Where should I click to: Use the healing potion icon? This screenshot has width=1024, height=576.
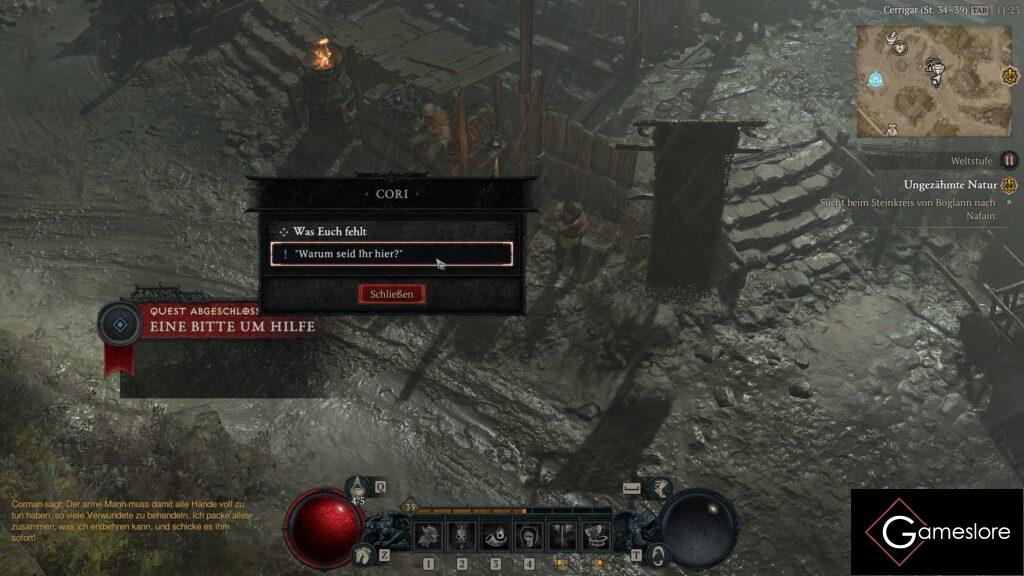click(358, 487)
